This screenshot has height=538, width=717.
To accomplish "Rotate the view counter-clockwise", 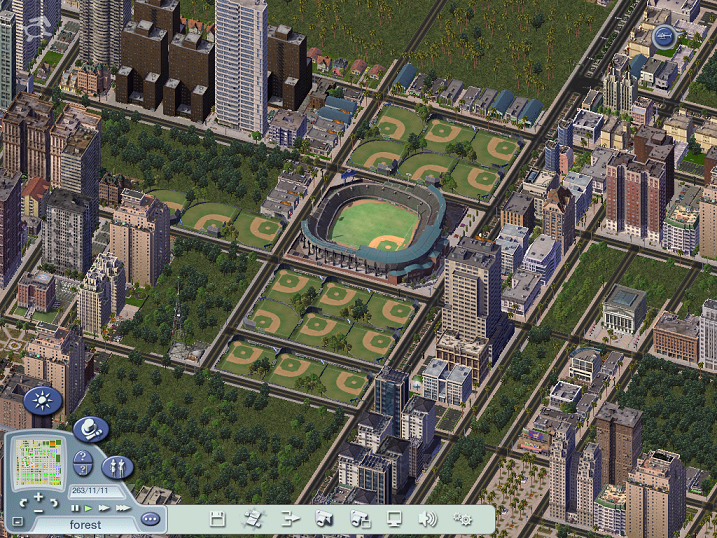I will pos(22,503).
